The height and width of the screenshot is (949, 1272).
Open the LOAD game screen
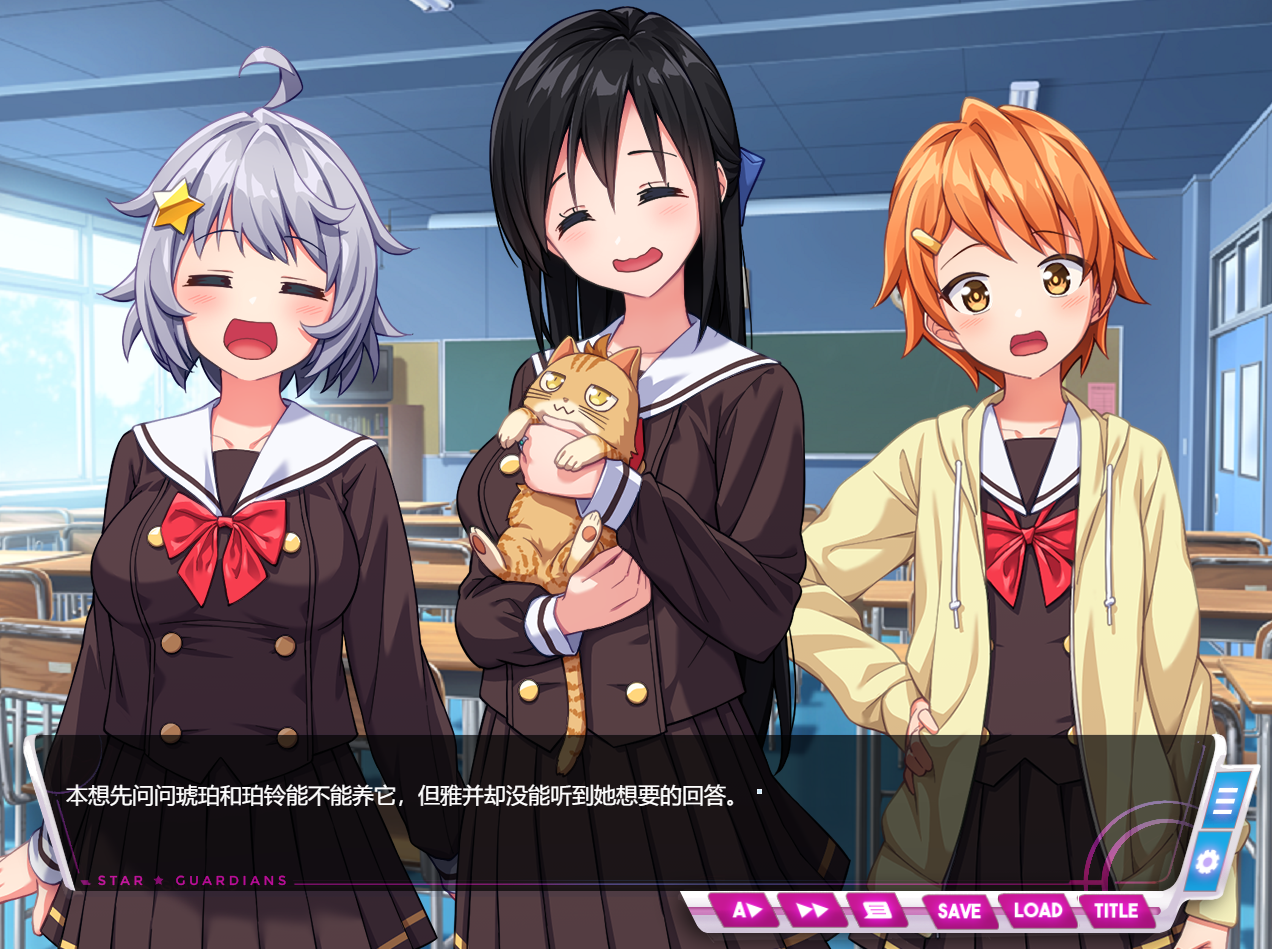coord(1037,910)
